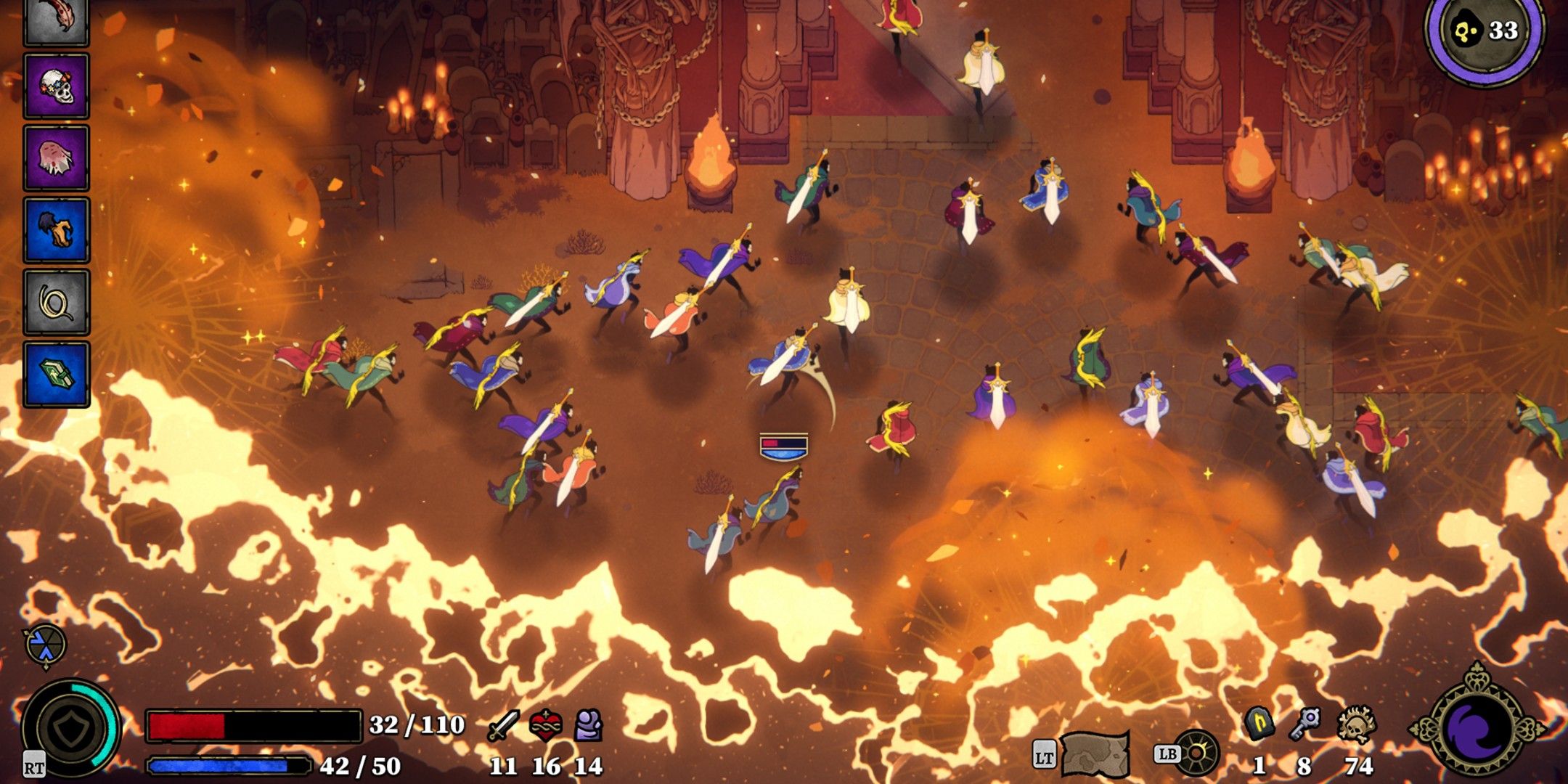The height and width of the screenshot is (784, 1568).
Task: Select the flower-crowned skull relic
Action: [56, 86]
